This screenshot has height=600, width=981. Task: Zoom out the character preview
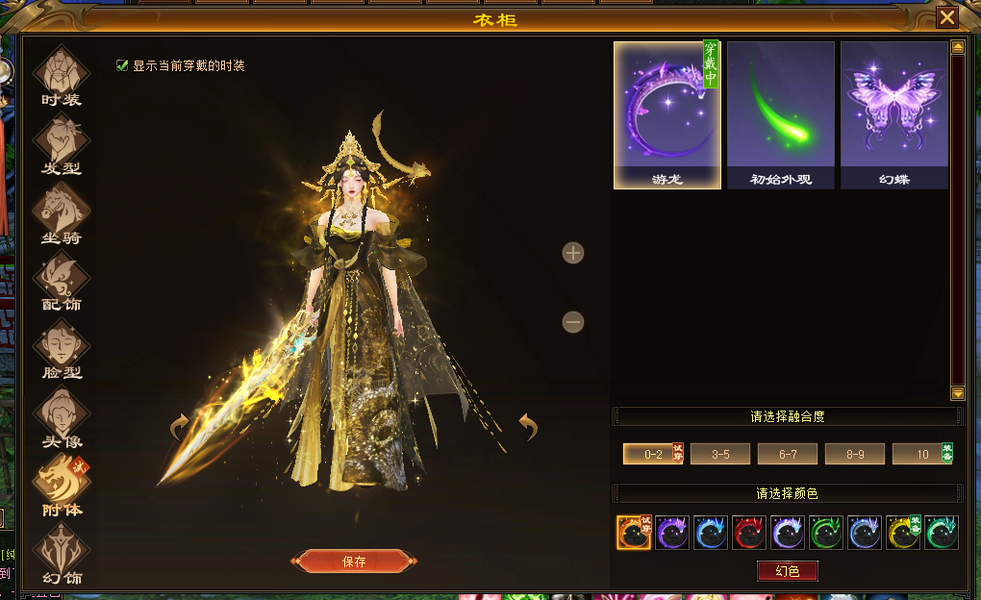point(573,322)
